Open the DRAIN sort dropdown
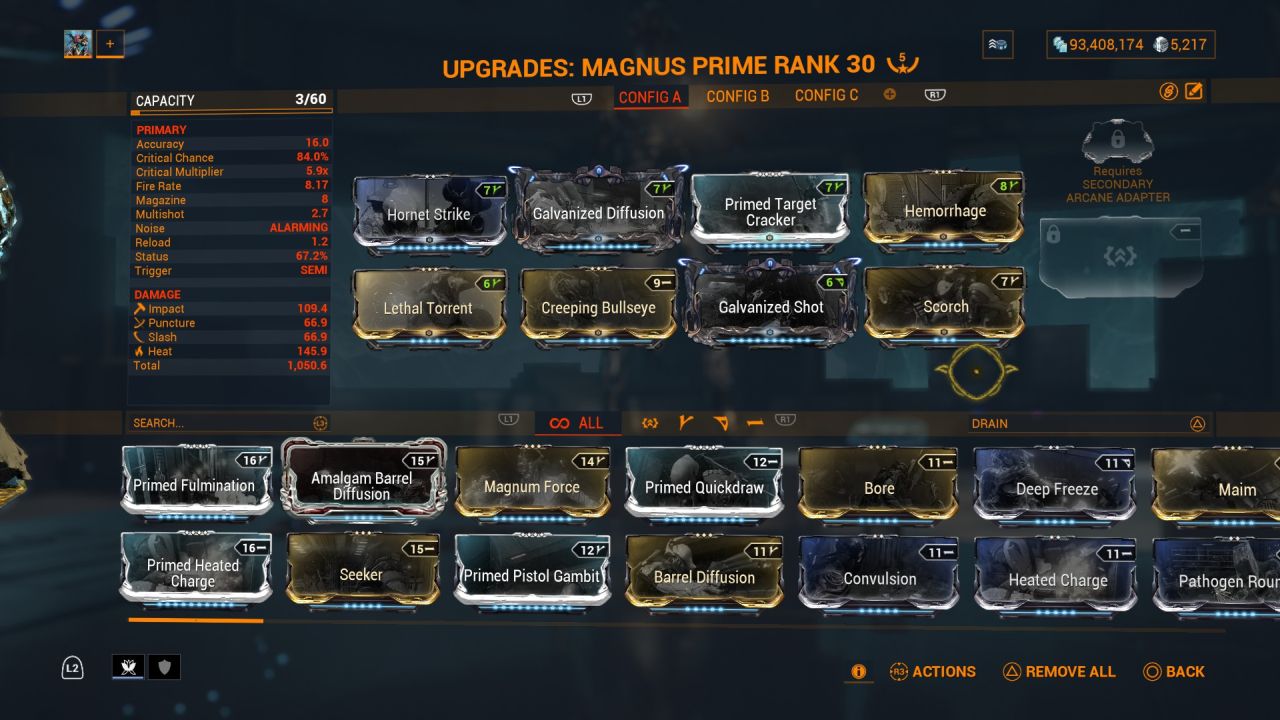The image size is (1280, 720). pyautogui.click(x=1092, y=423)
